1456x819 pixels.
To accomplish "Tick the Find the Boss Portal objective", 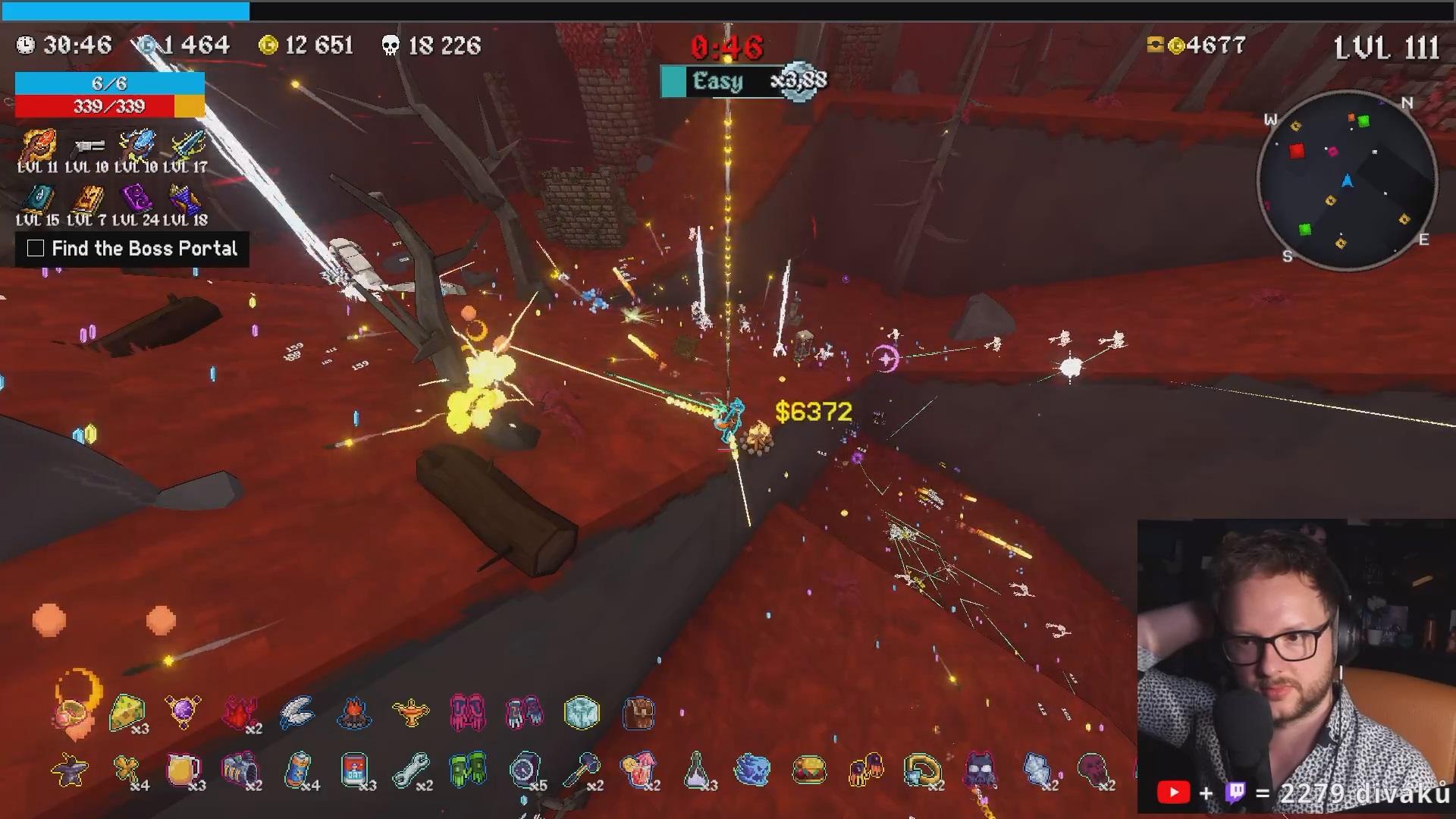I will 36,248.
